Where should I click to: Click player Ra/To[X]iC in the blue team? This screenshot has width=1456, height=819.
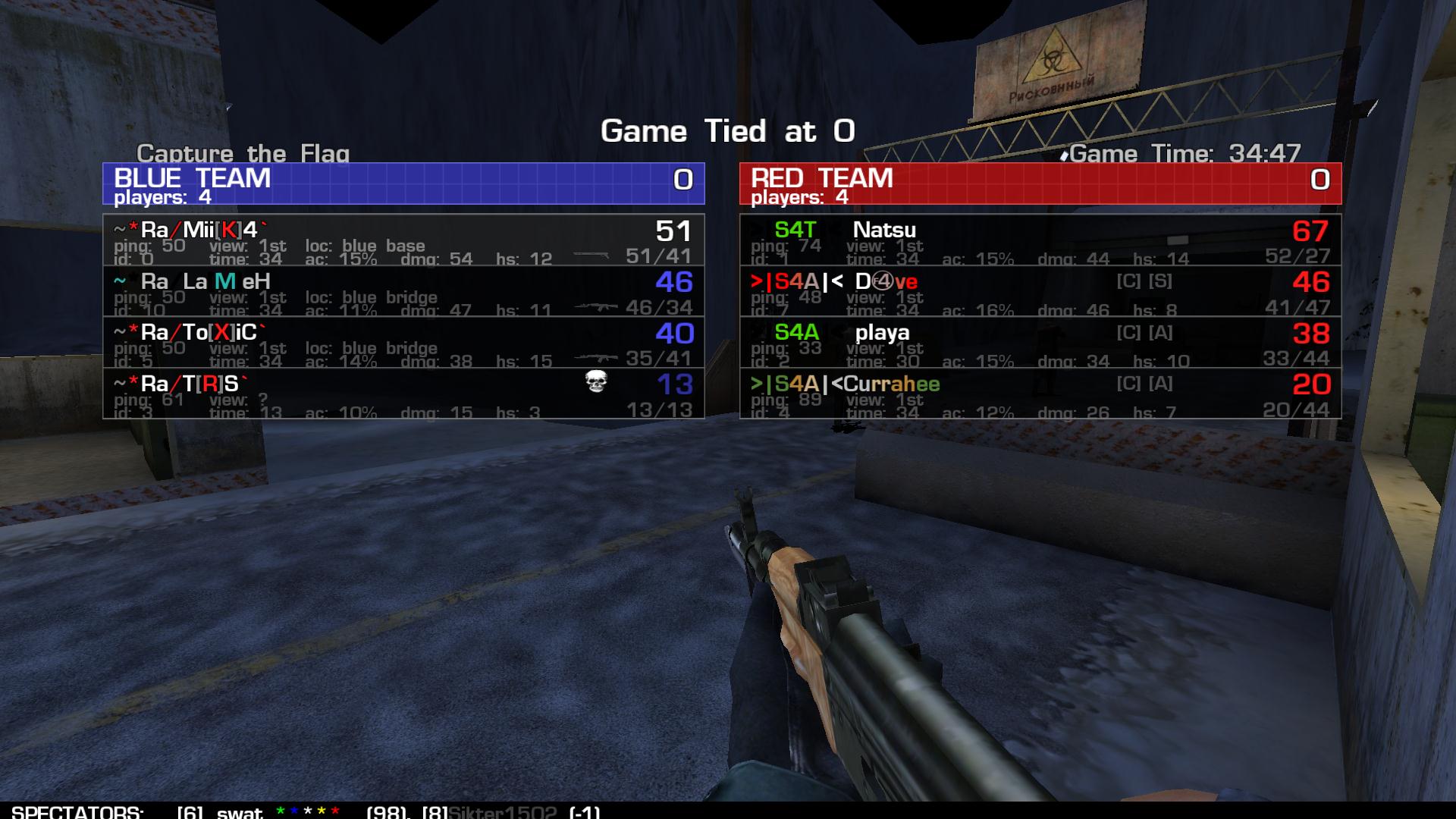(403, 342)
